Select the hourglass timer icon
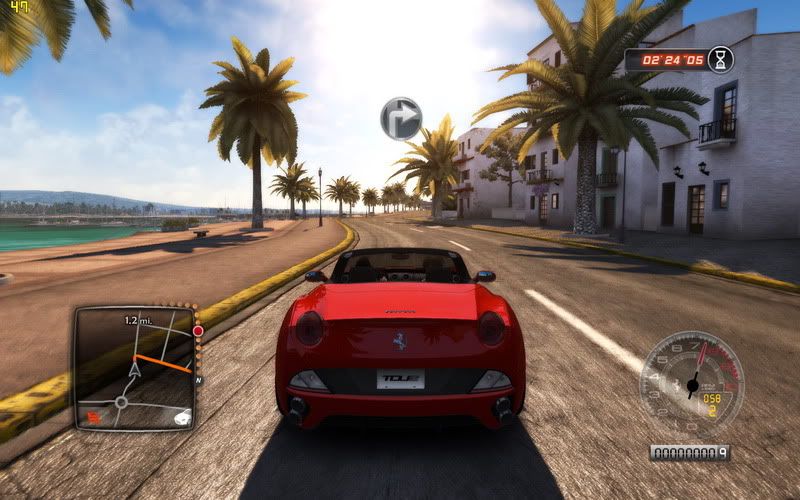The height and width of the screenshot is (500, 800). [720, 59]
